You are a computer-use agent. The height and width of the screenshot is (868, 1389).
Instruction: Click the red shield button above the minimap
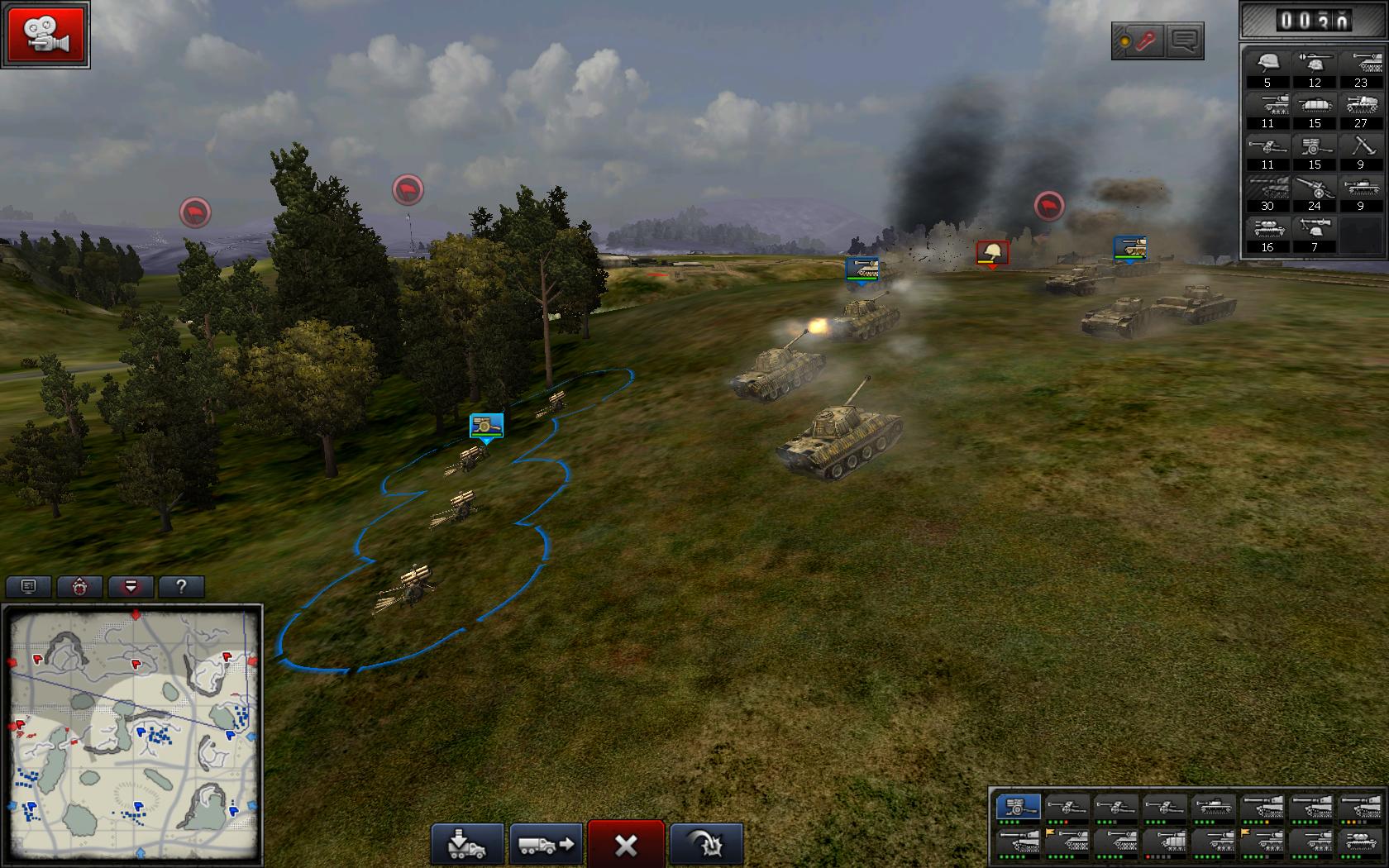[131, 587]
